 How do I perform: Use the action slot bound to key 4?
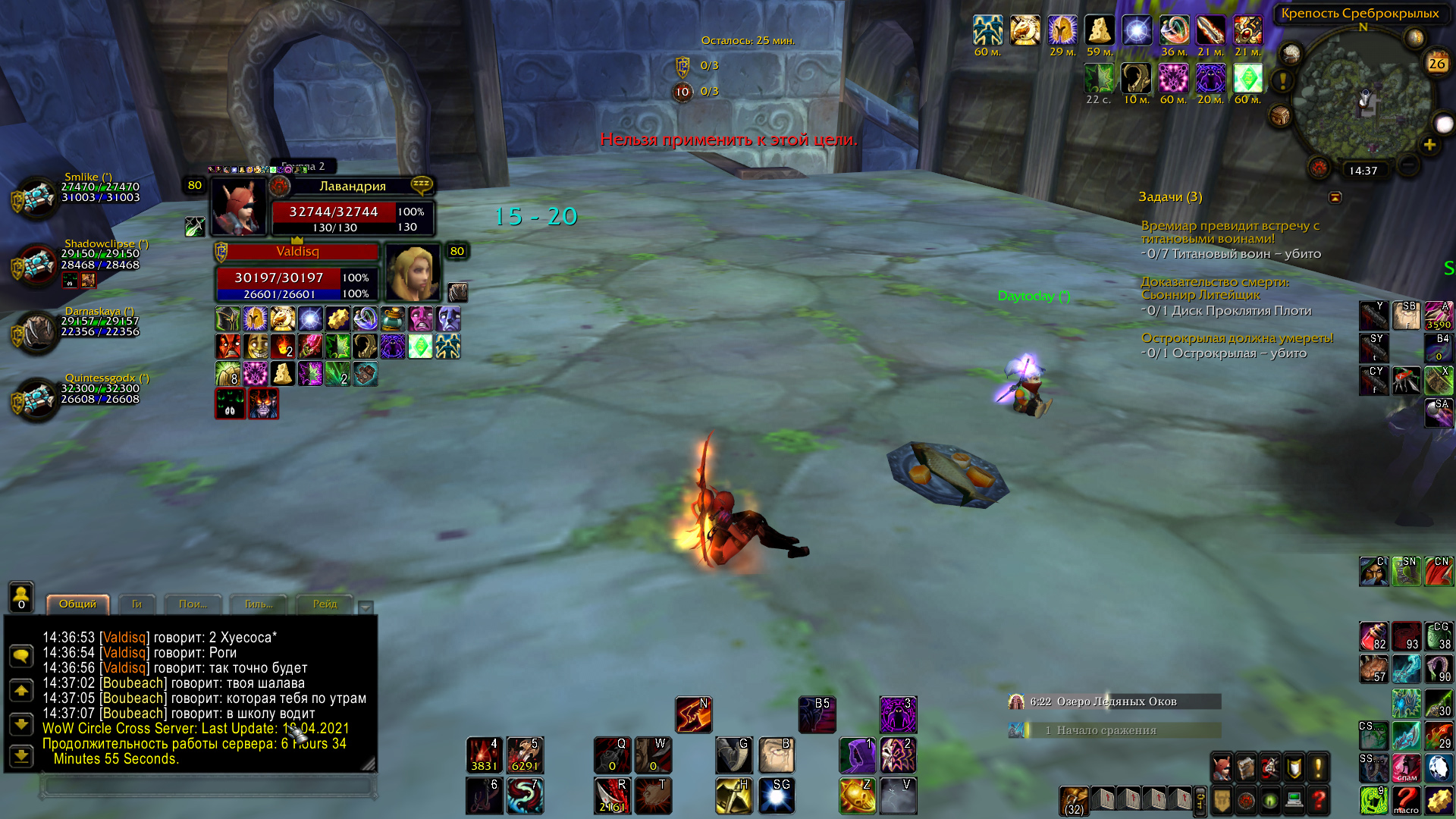click(x=484, y=755)
